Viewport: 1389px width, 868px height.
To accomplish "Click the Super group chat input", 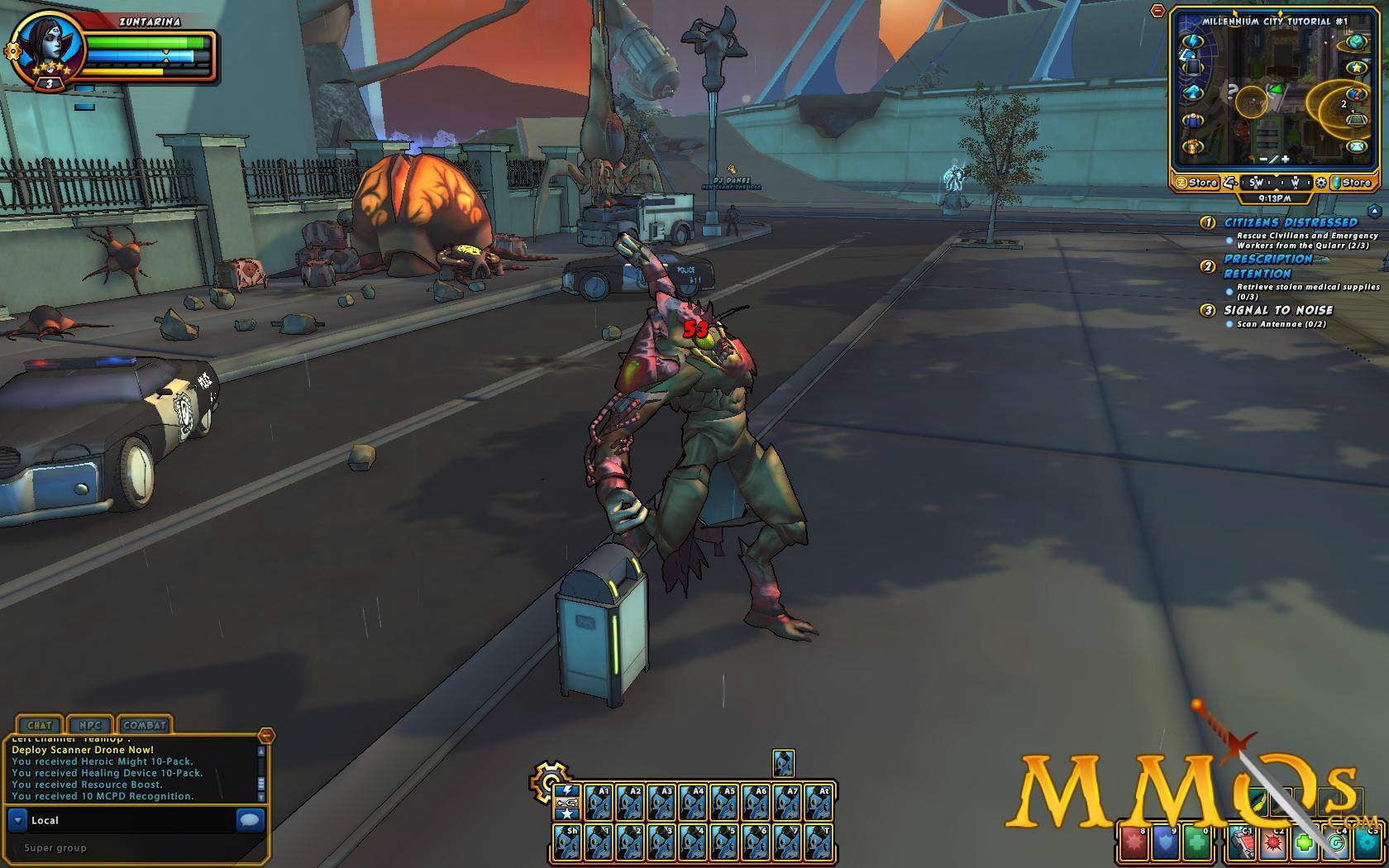I will tap(124, 847).
